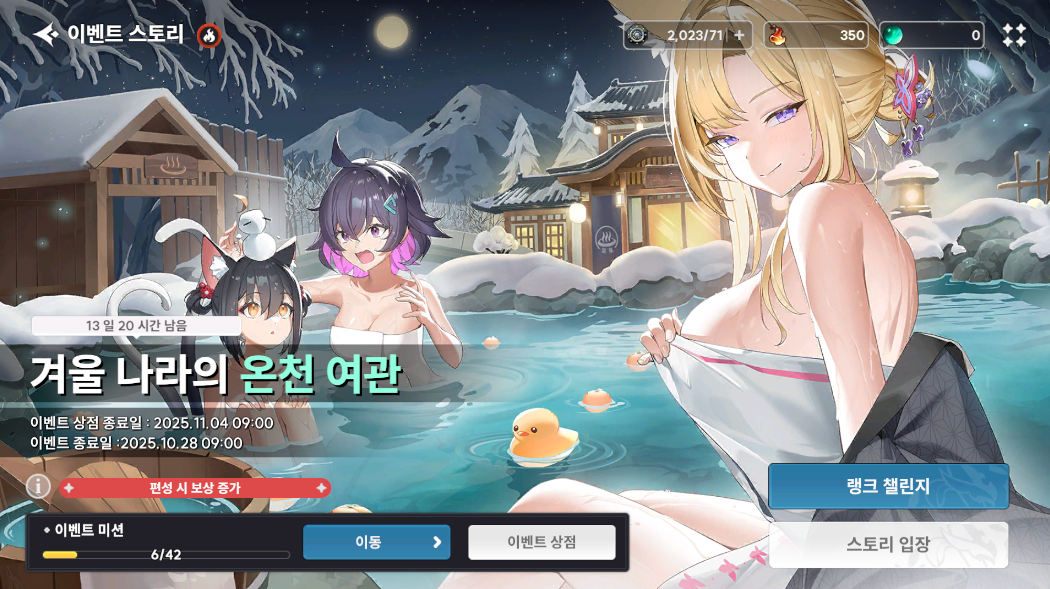Select the flame currency counter showing 350
Viewport: 1050px width, 589px height.
[x=816, y=35]
